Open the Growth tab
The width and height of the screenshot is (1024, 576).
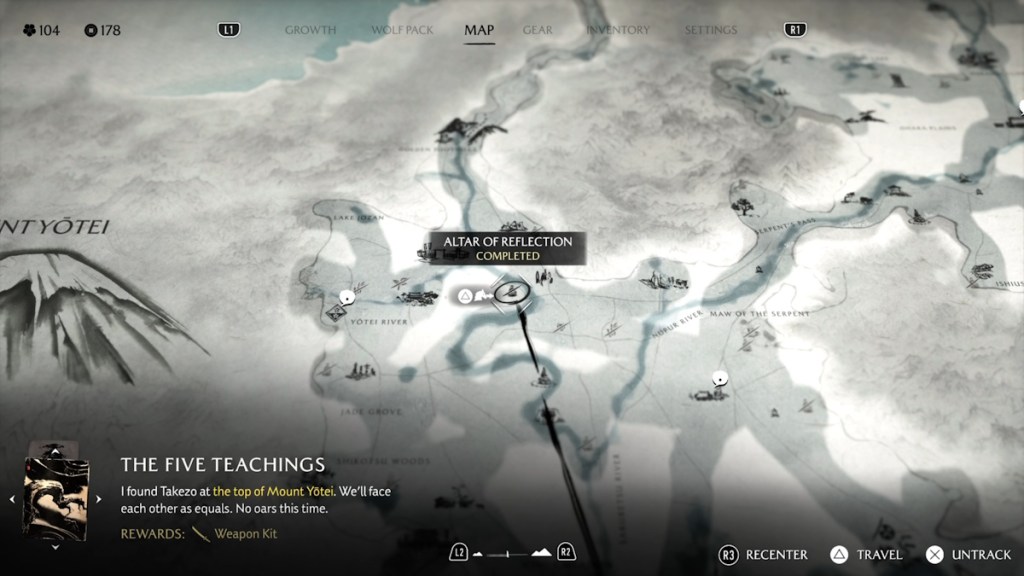(x=310, y=30)
